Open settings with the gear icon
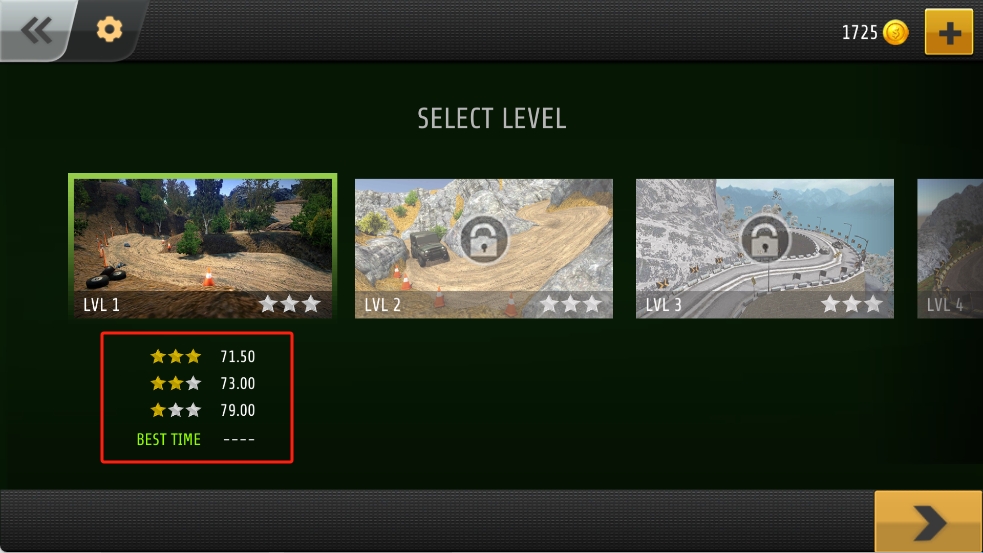Viewport: 983px width, 553px height. pyautogui.click(x=108, y=30)
